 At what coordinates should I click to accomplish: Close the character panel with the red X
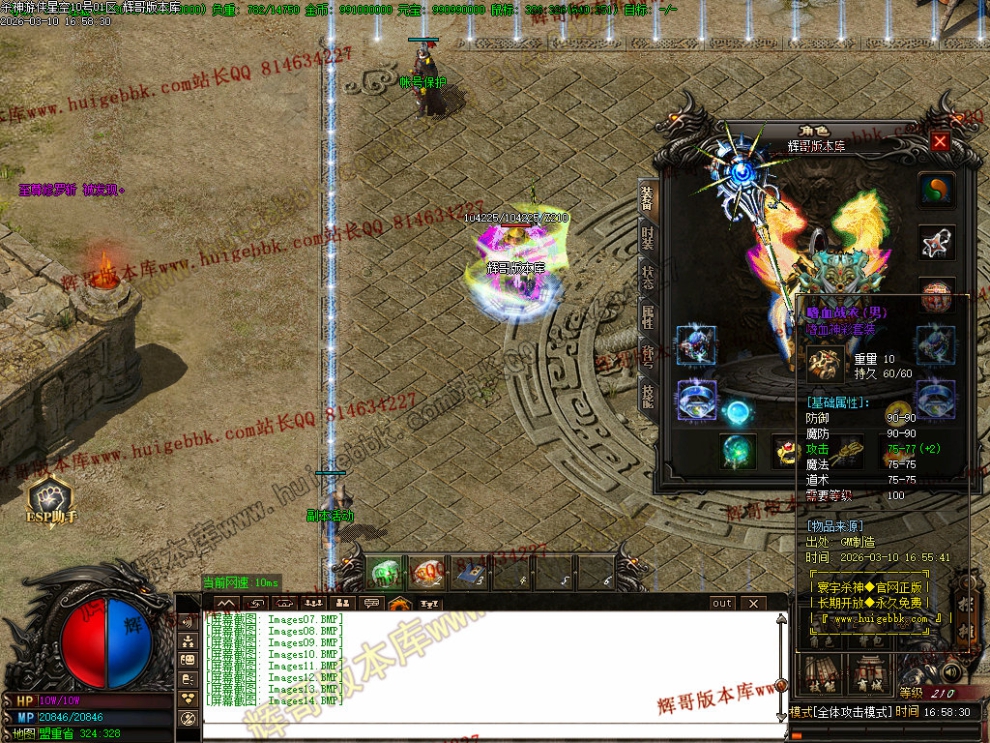click(940, 142)
